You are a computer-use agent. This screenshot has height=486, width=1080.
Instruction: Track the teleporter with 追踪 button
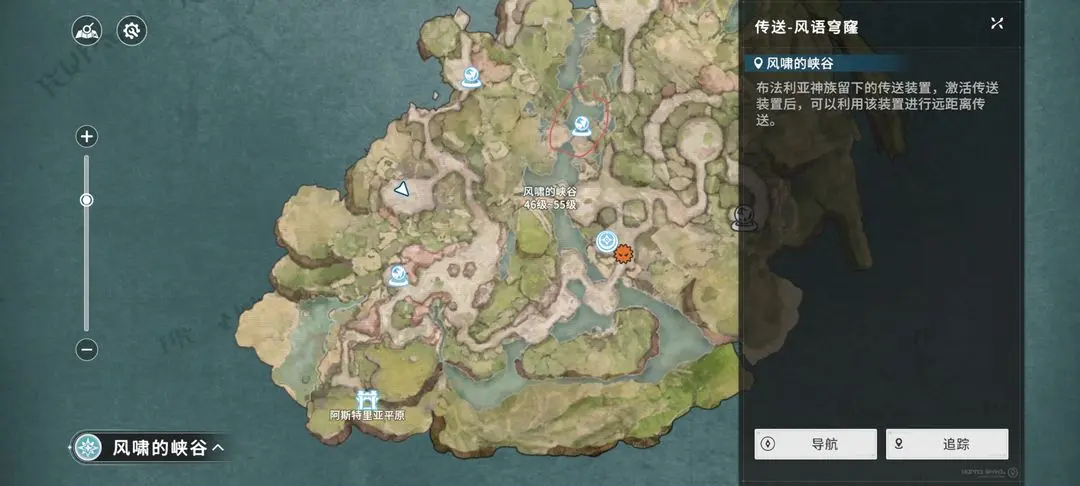coord(946,444)
